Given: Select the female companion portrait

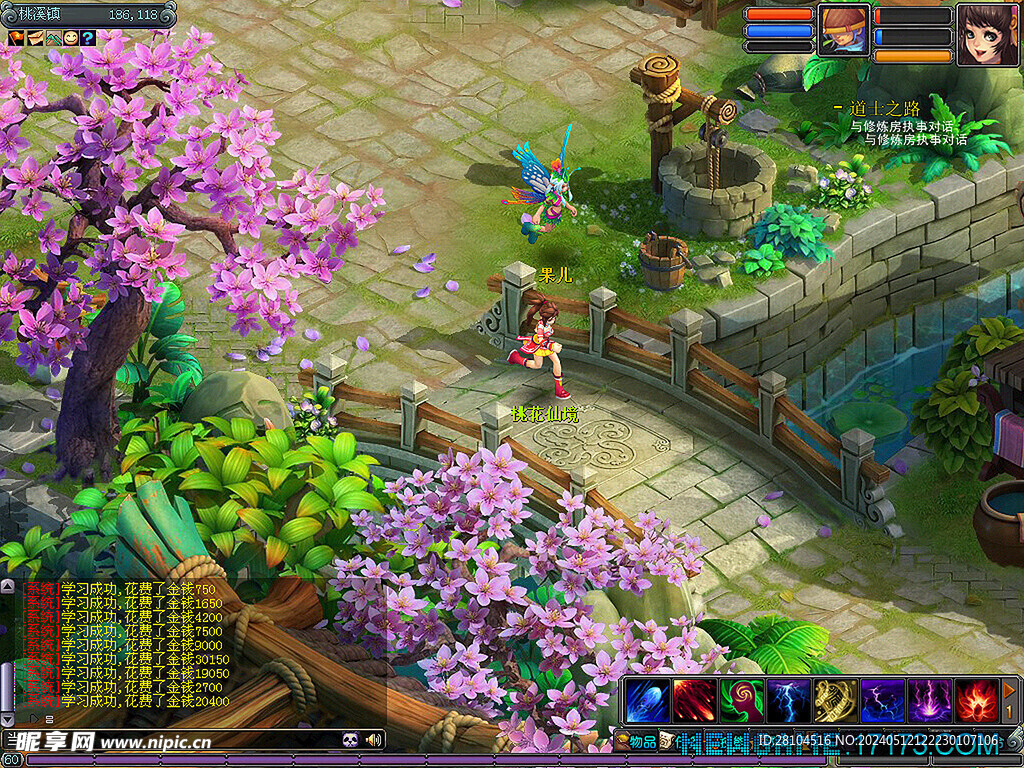Looking at the screenshot, I should coord(987,34).
